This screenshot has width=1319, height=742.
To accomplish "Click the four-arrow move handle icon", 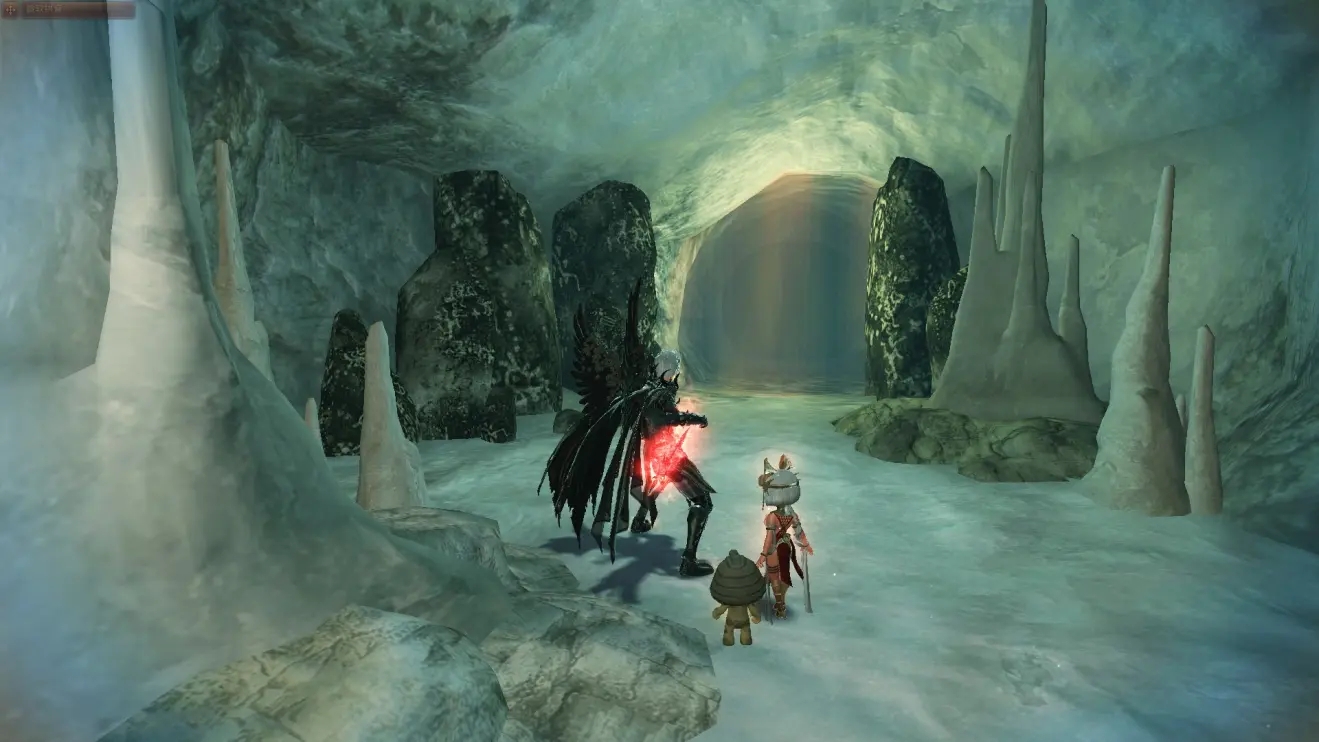I will (x=10, y=10).
